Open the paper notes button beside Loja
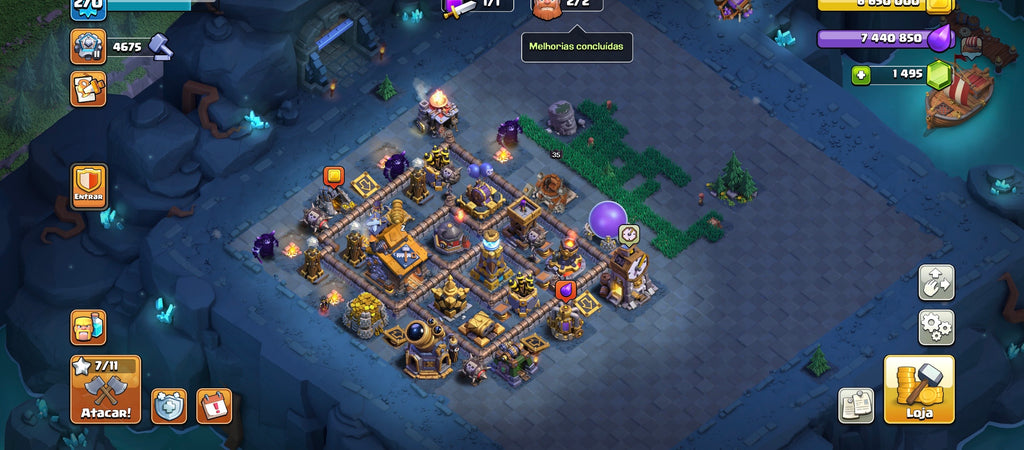Image resolution: width=1024 pixels, height=450 pixels. point(855,405)
